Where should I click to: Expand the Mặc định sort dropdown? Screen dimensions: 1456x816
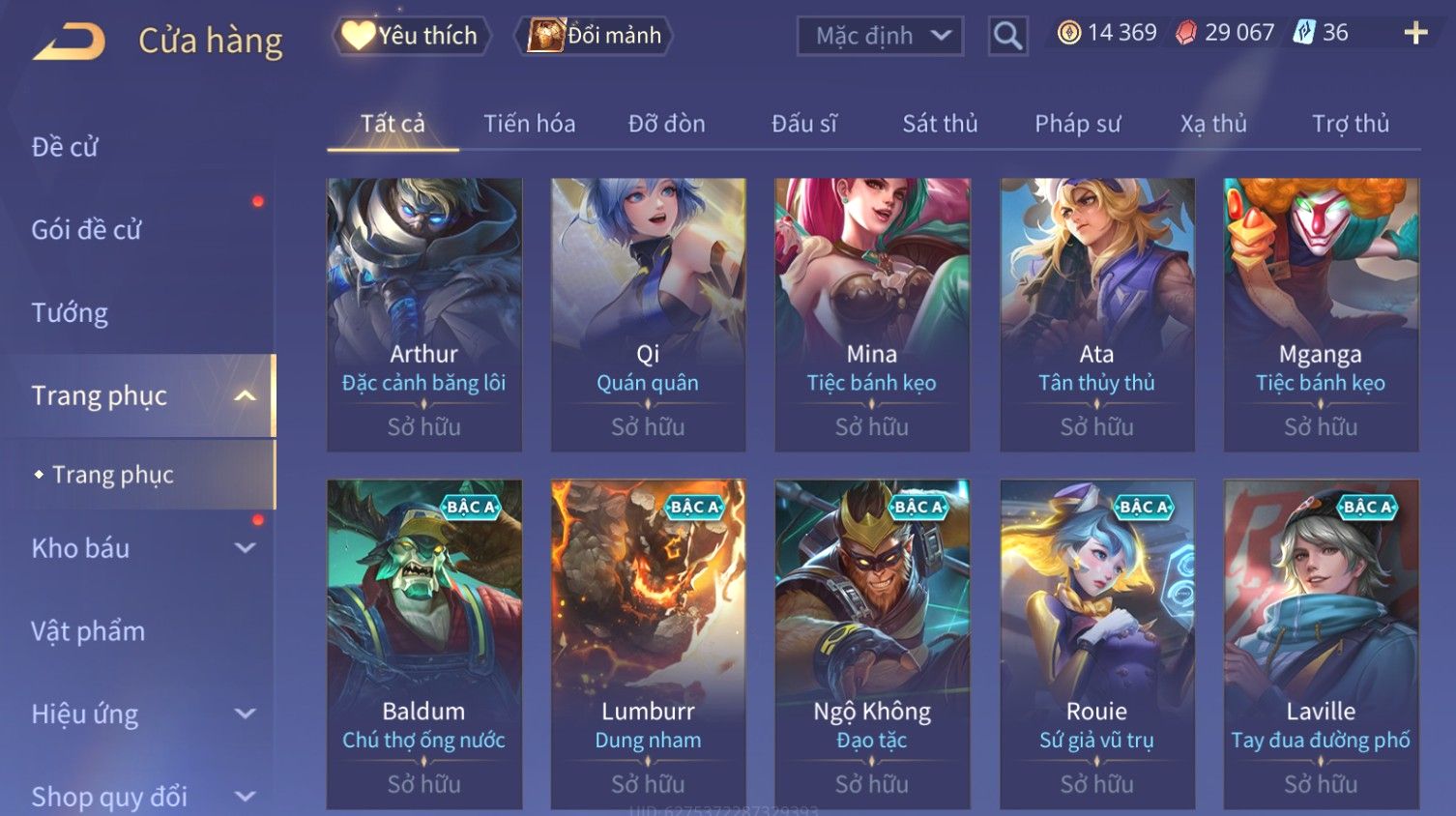pyautogui.click(x=880, y=37)
